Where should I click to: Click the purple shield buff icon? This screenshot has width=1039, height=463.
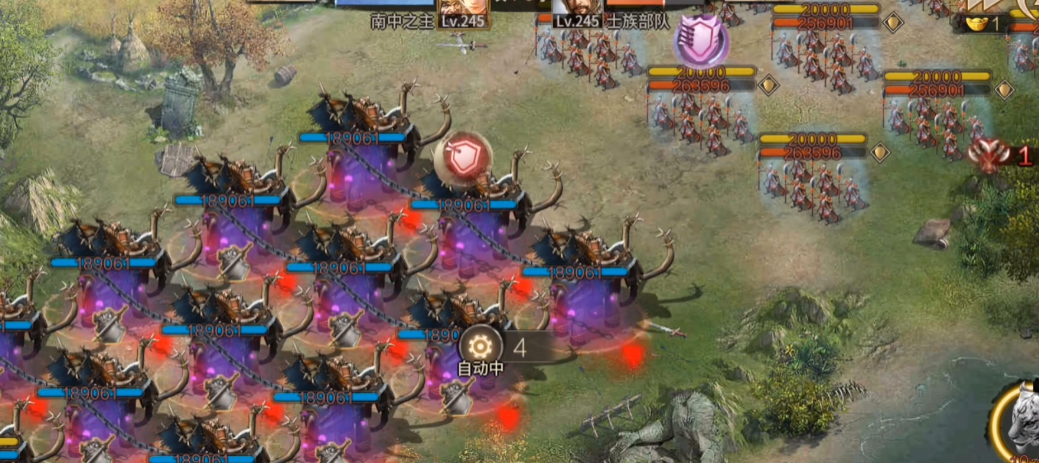[x=700, y=40]
